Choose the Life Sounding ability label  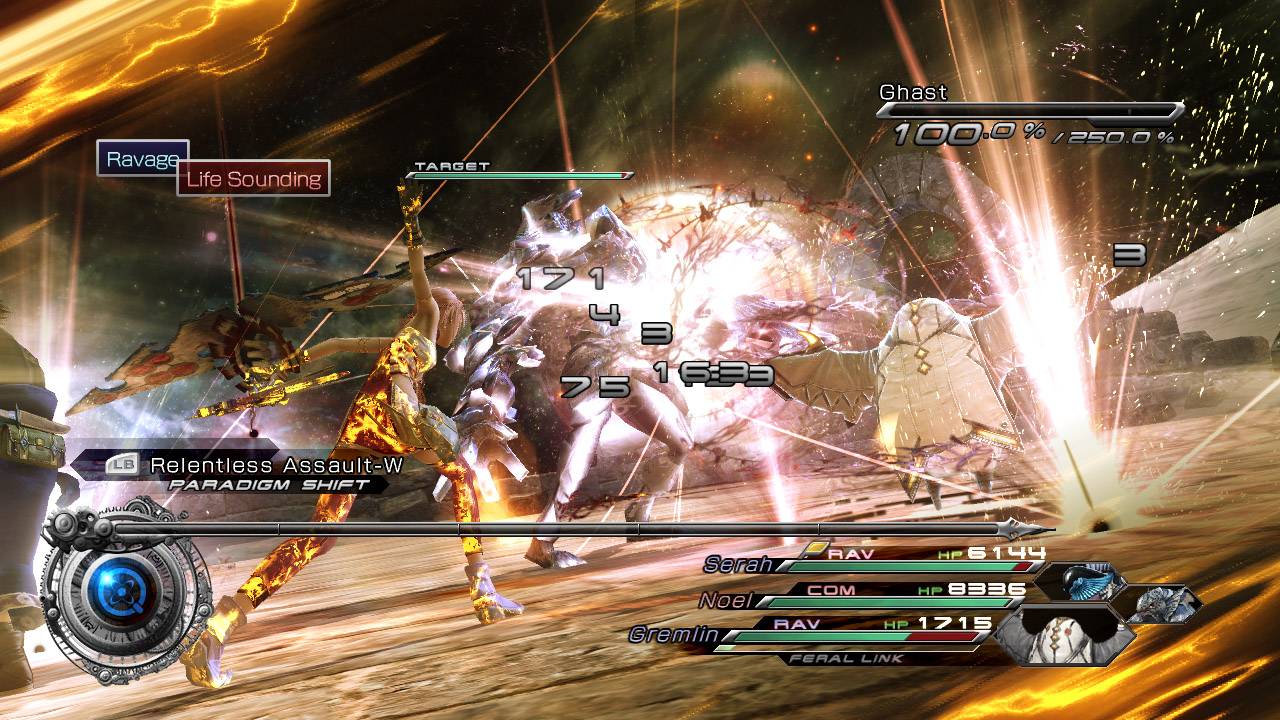pos(254,179)
